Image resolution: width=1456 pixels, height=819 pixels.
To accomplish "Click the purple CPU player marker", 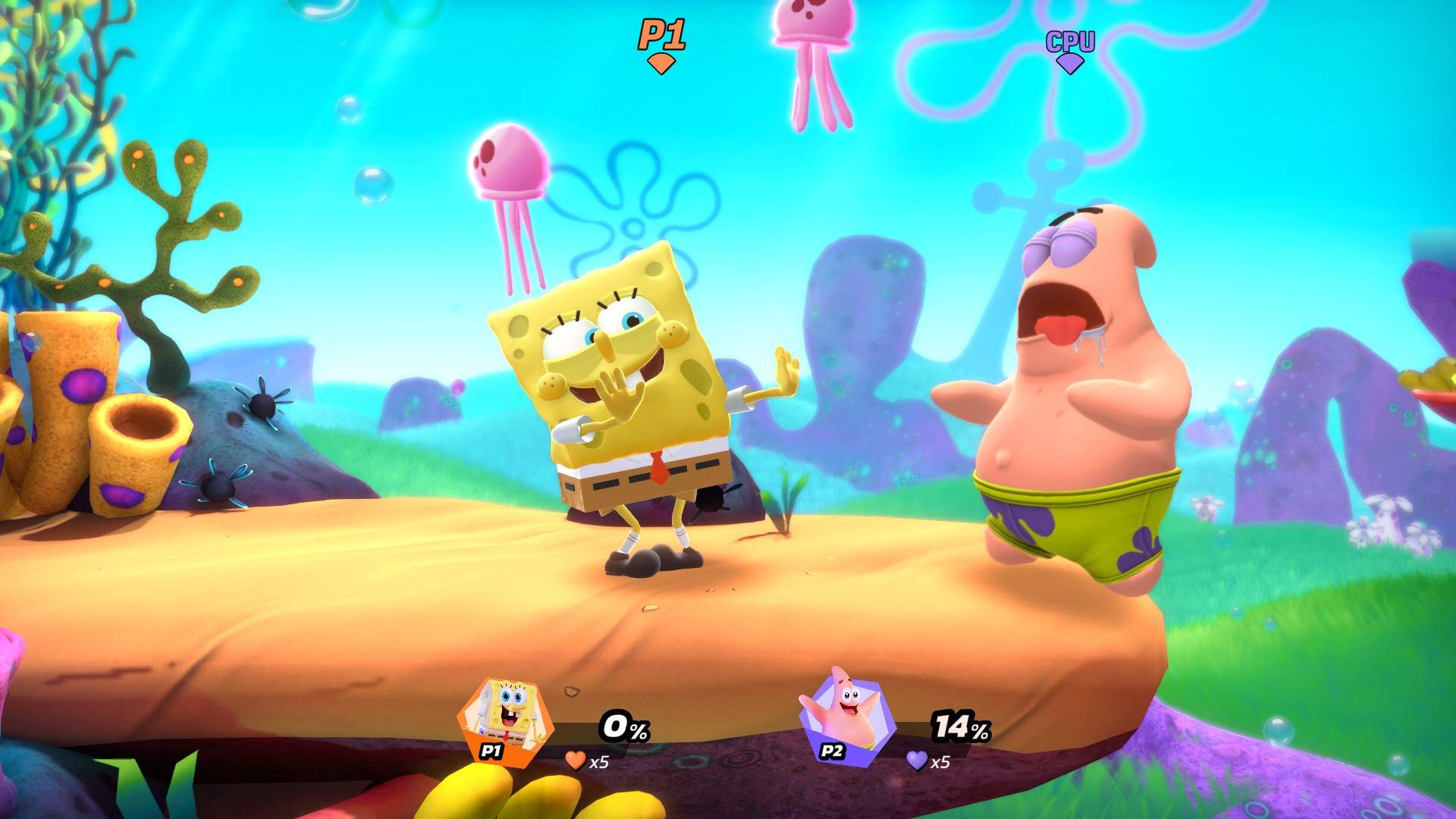I will (1070, 50).
